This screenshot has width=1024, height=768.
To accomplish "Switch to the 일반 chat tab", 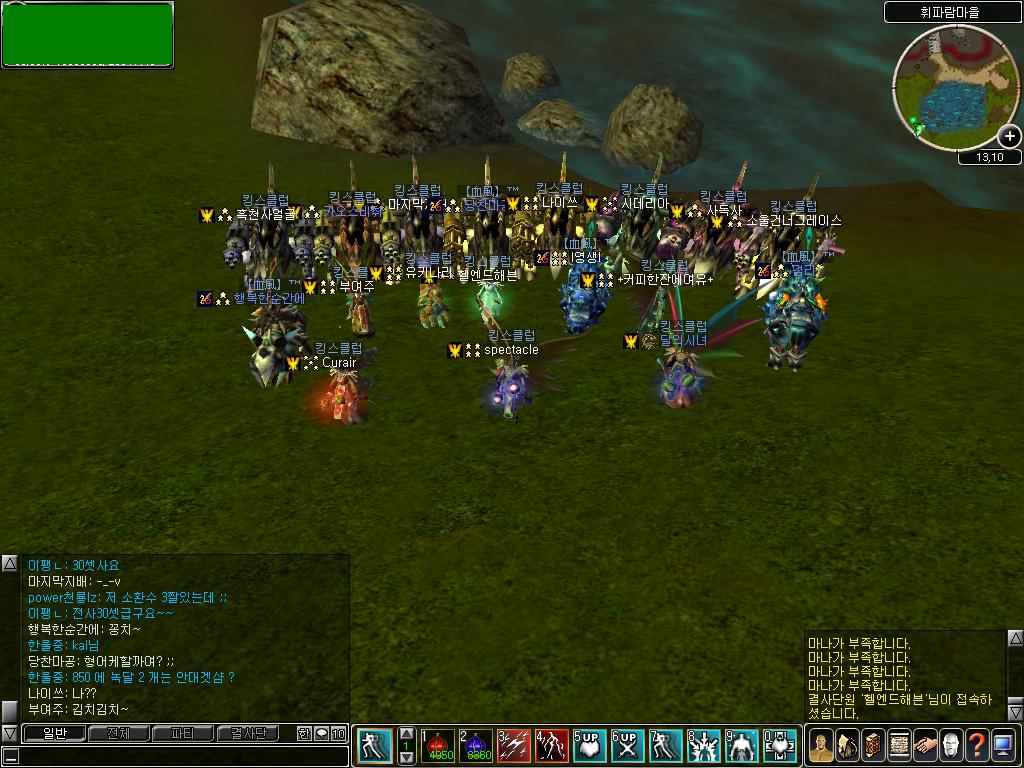I will click(54, 734).
